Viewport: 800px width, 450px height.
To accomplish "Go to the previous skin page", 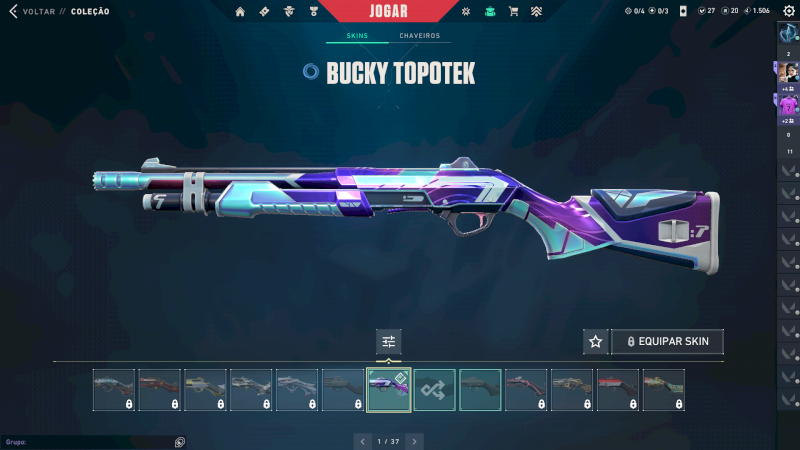I will 363,441.
